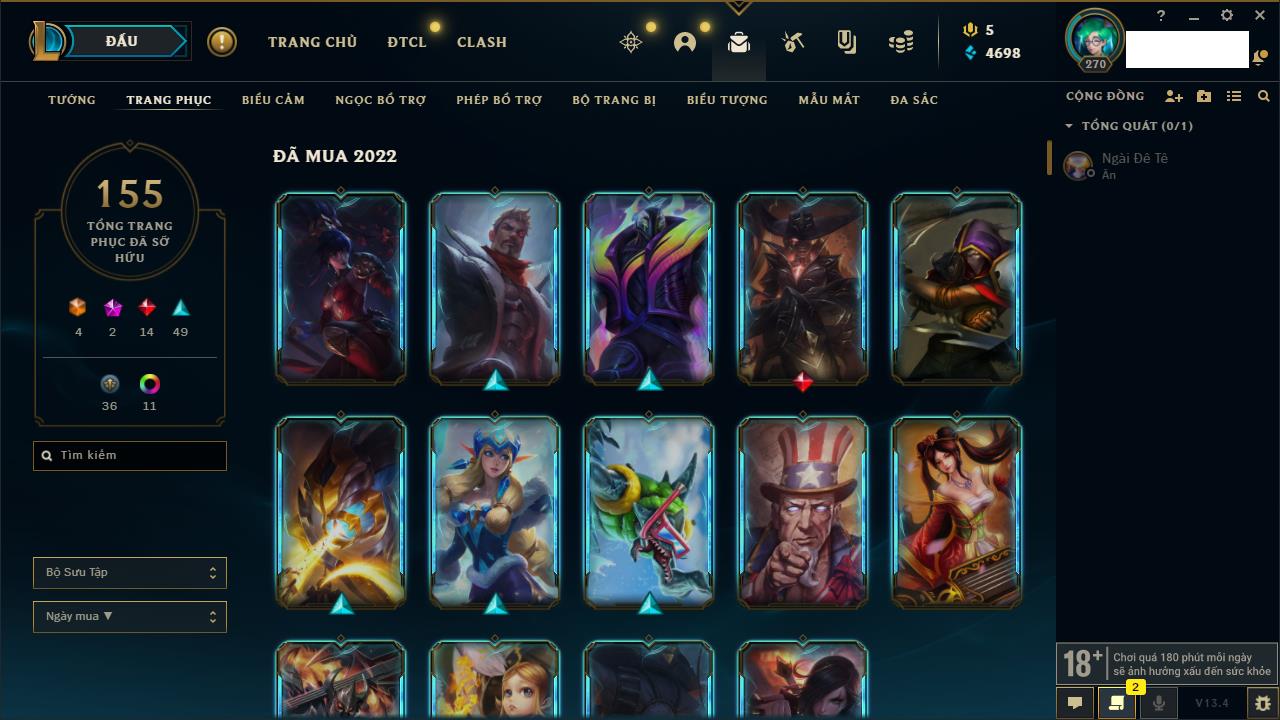Select the Uncle Sam hat skin card

[803, 512]
